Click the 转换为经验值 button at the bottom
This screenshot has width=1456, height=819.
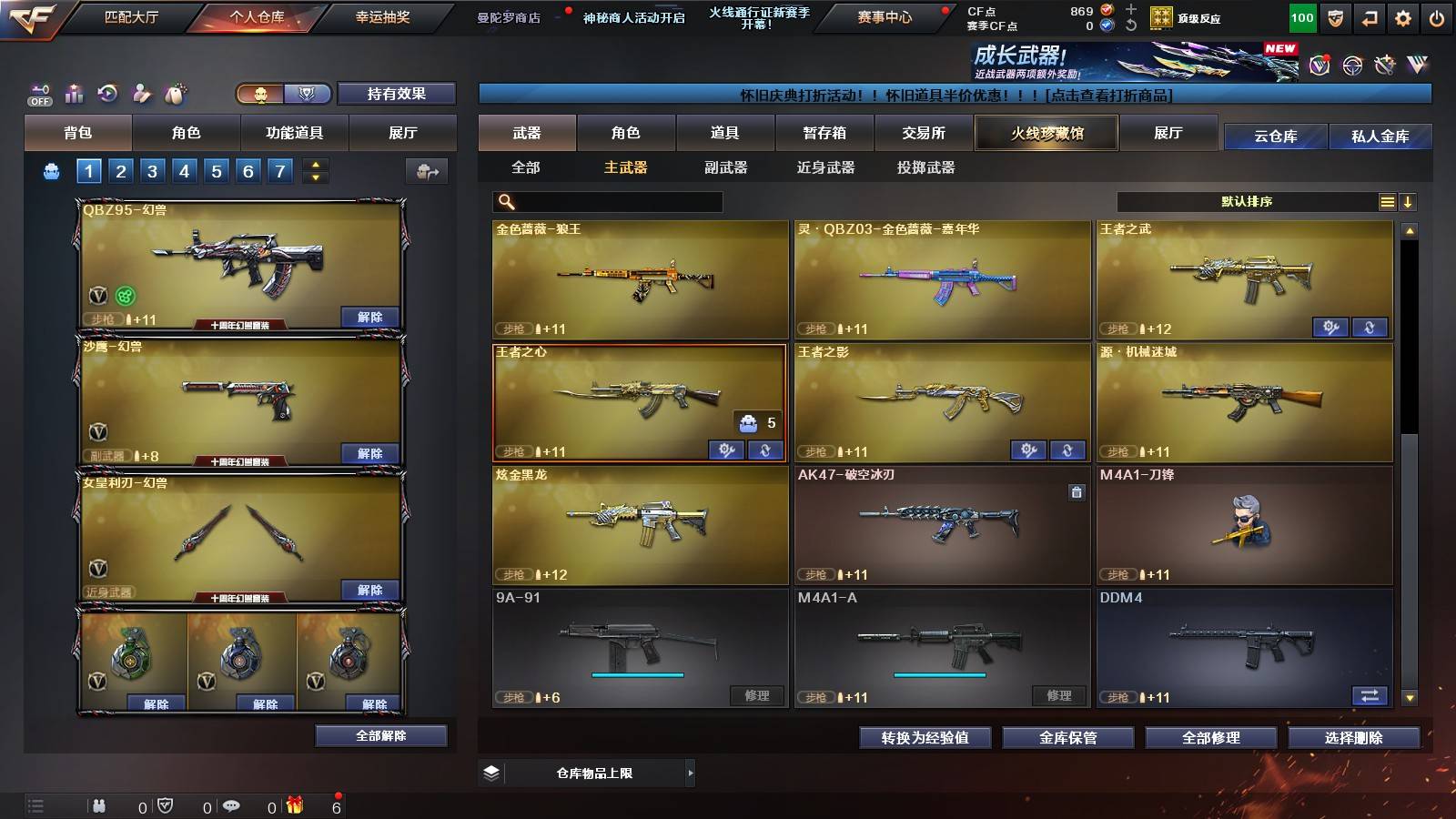pos(925,738)
